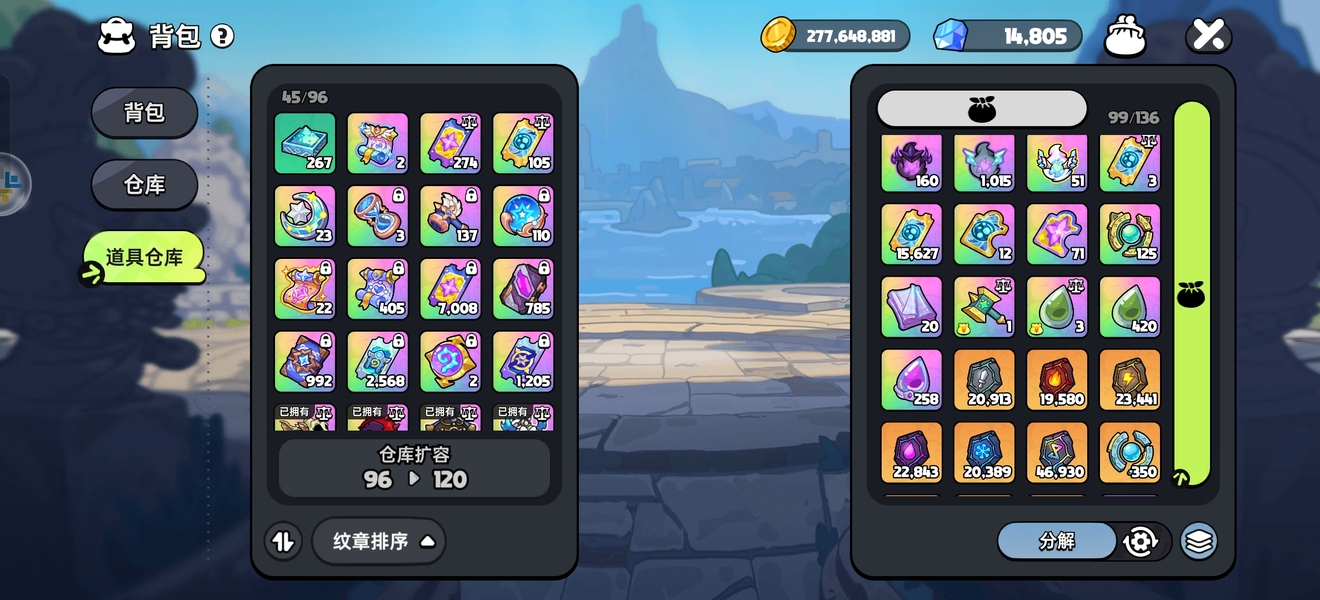Select the lightning rune stone with count 23,441

(1130, 380)
